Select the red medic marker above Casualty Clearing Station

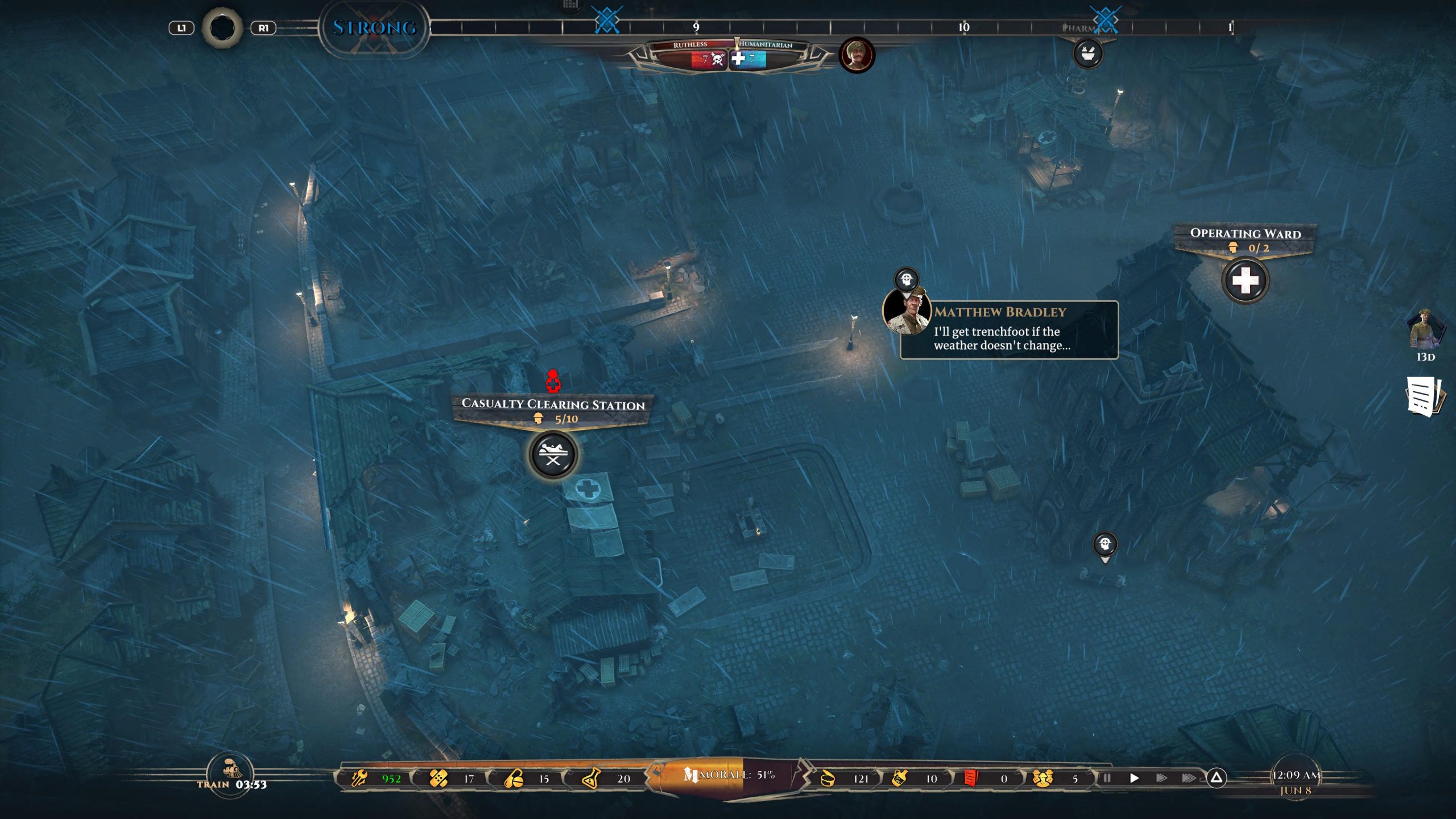(x=553, y=382)
